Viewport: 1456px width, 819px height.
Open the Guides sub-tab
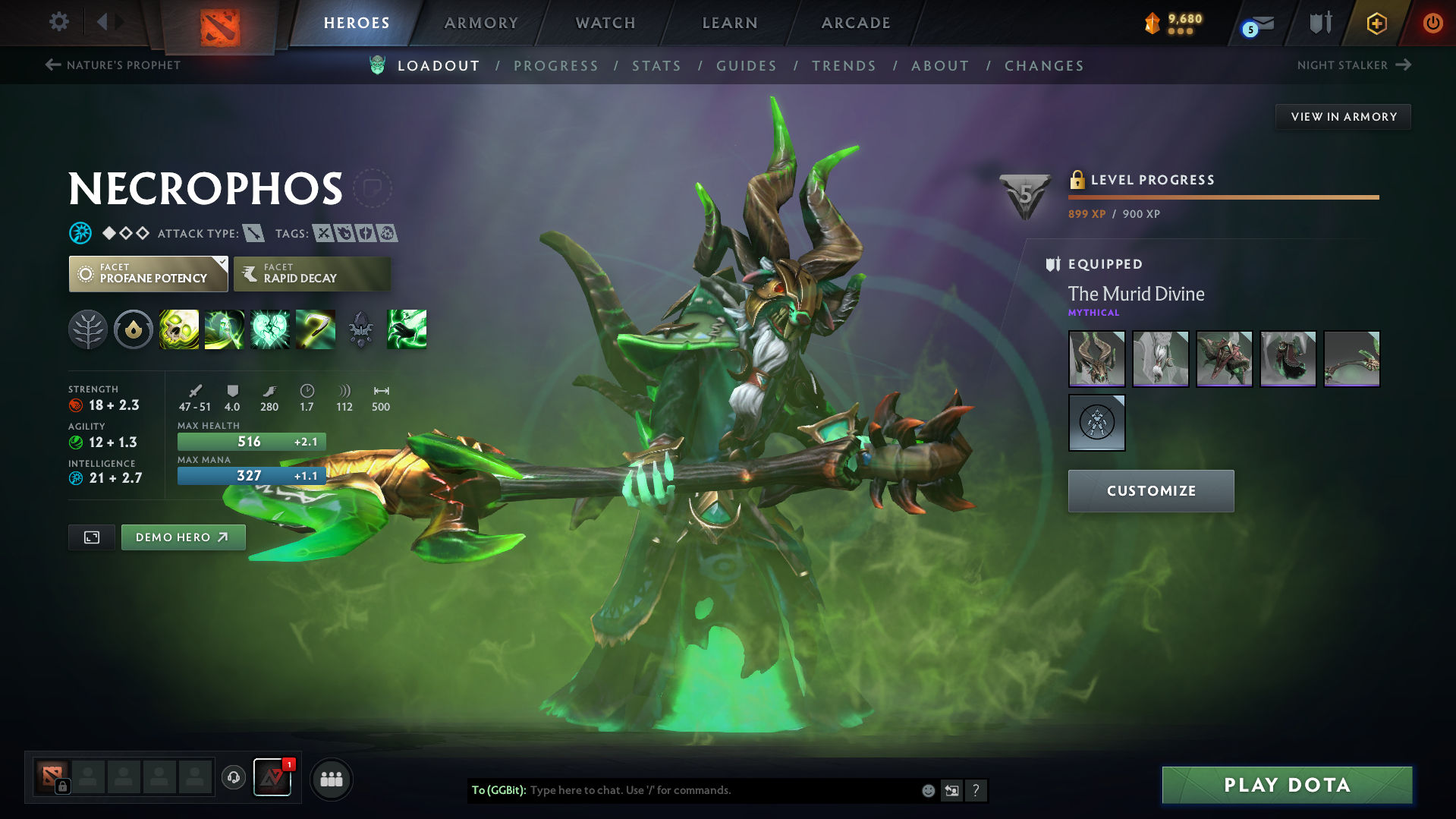click(x=747, y=66)
